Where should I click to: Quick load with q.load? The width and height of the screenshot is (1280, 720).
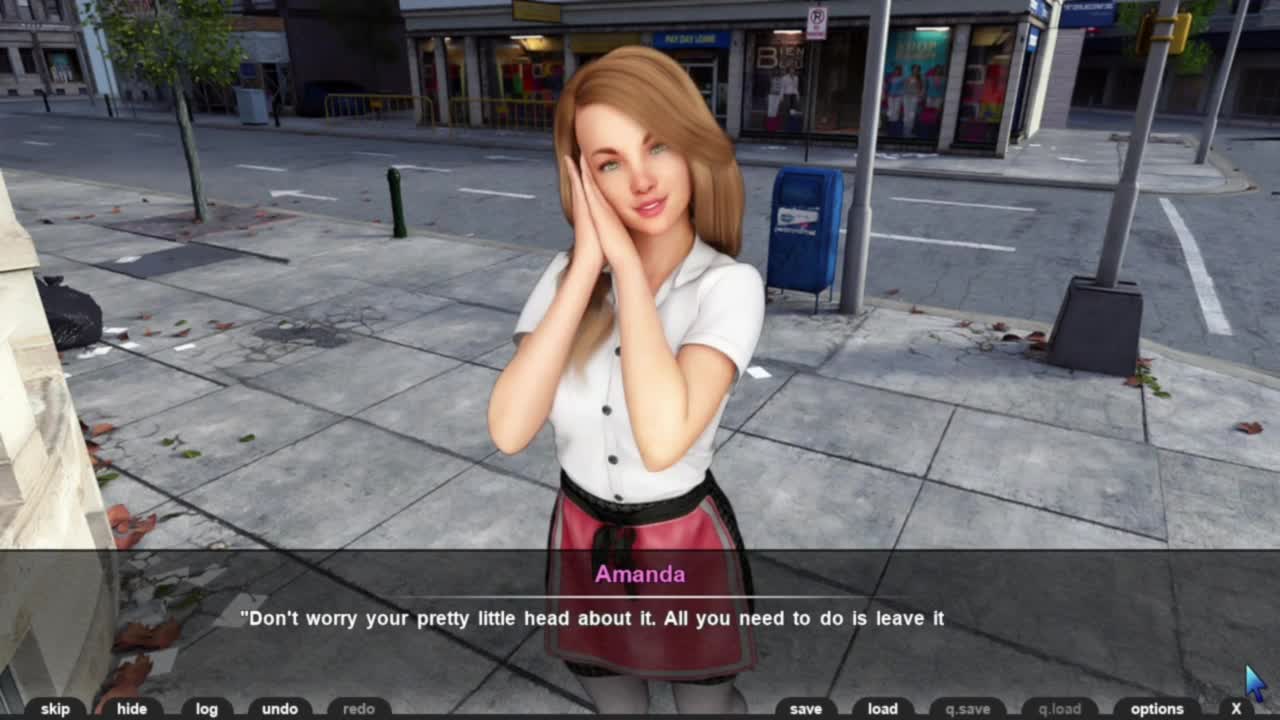click(1060, 709)
